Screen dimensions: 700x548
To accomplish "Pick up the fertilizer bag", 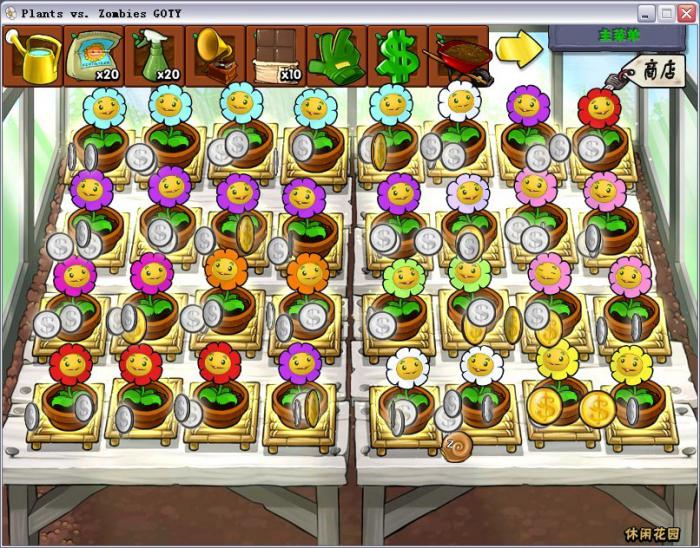I will (x=94, y=56).
